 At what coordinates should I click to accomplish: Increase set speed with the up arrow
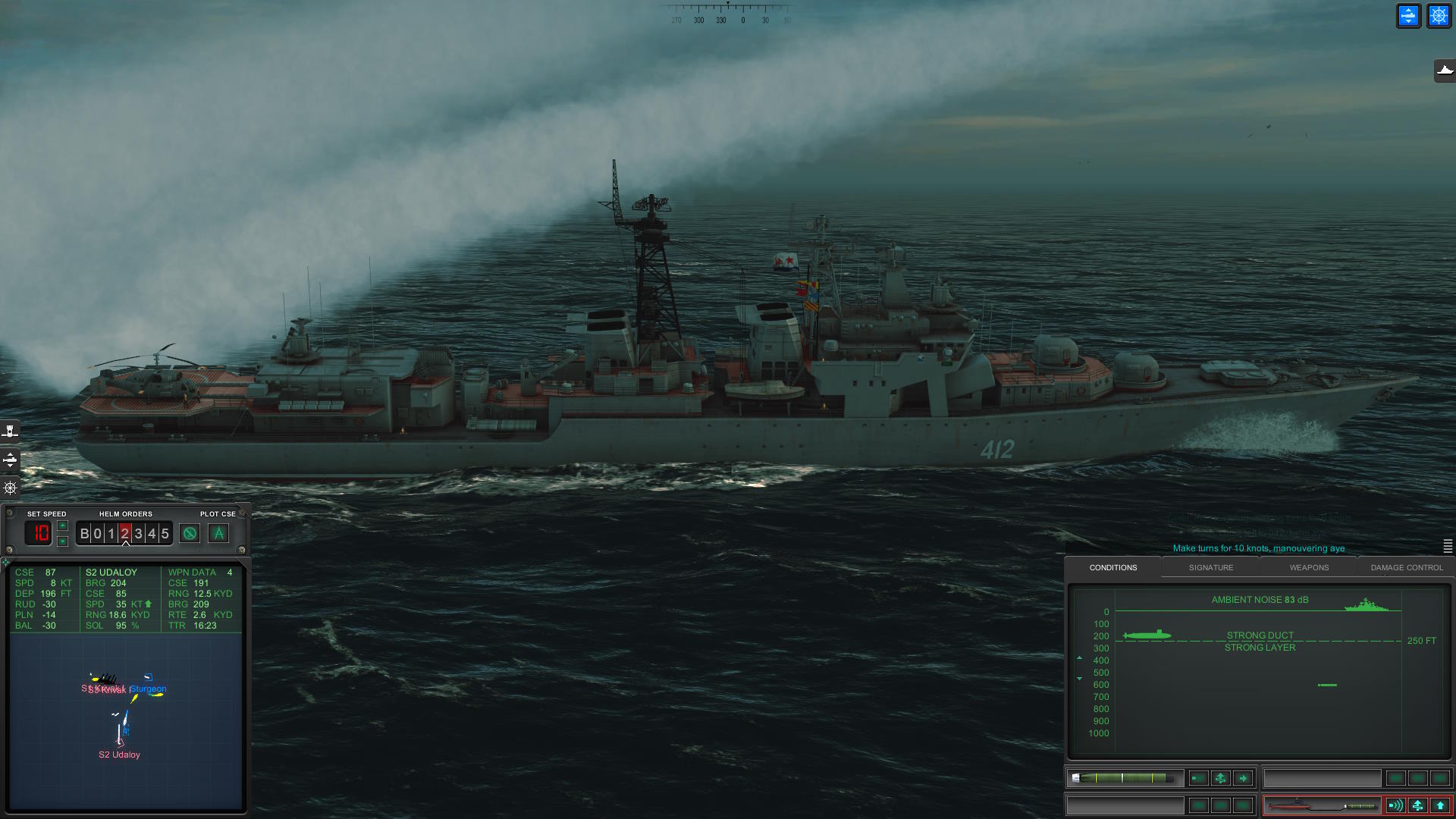[63, 526]
